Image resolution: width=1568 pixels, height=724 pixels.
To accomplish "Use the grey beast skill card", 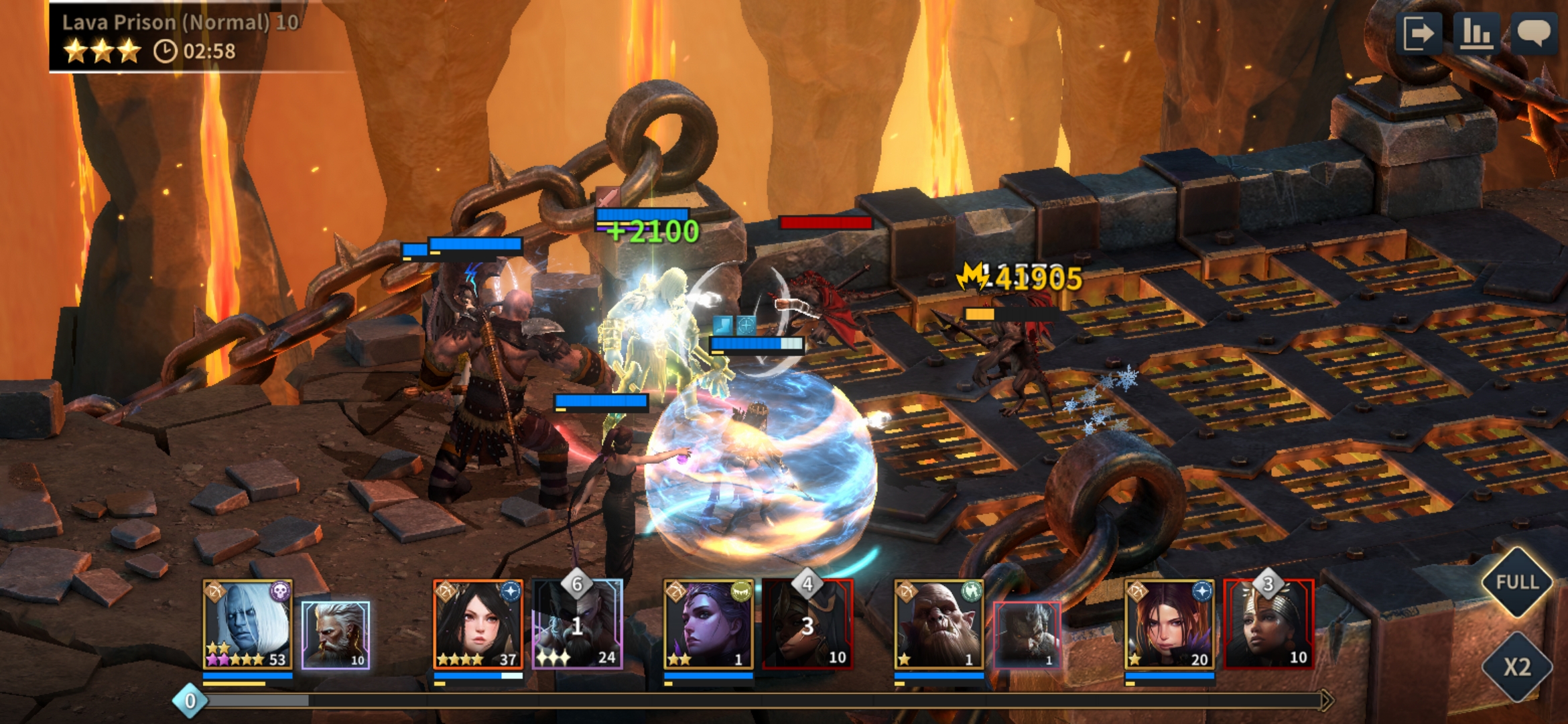I will (1027, 635).
